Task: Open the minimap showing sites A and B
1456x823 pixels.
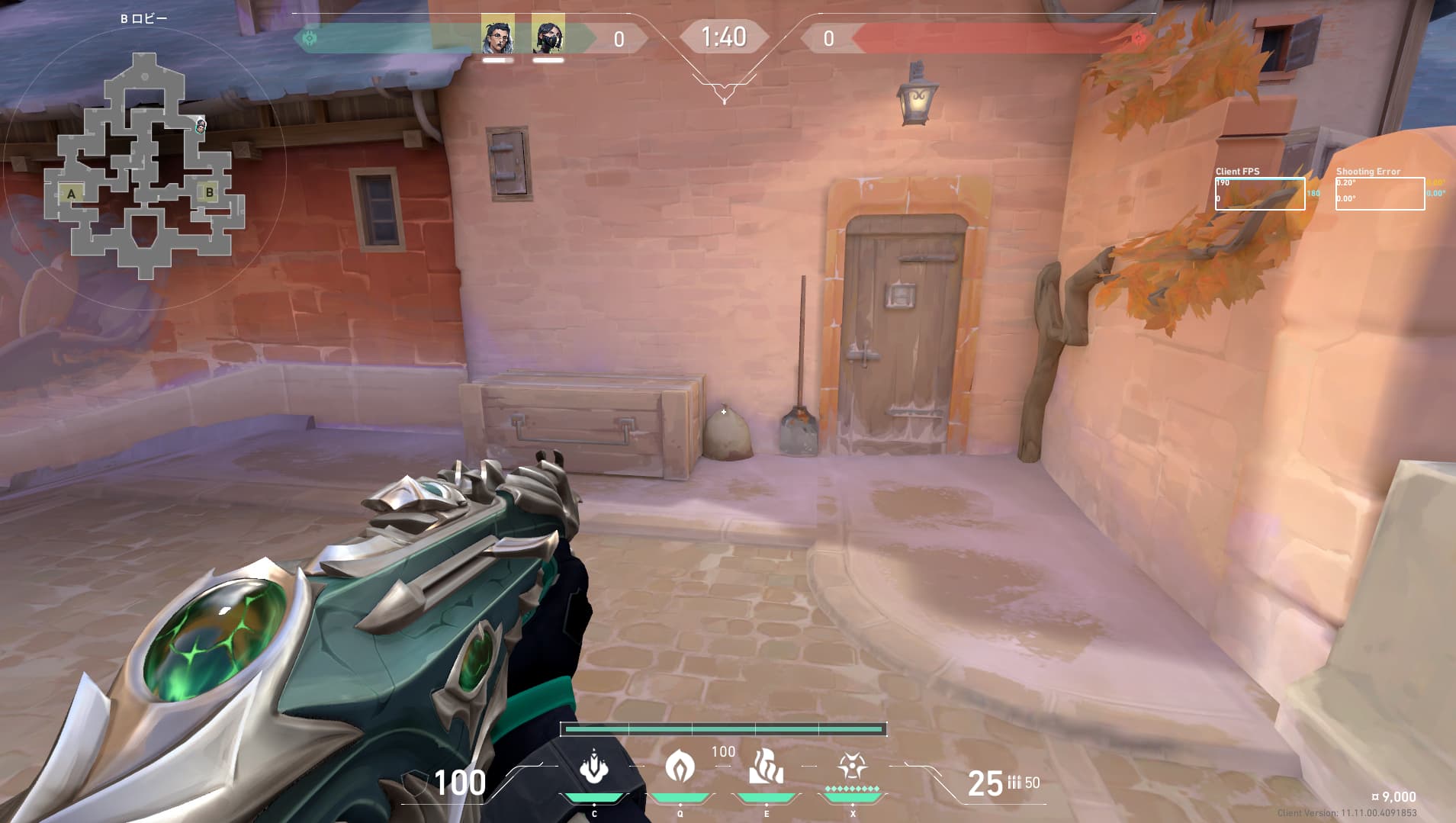Action: 144,164
